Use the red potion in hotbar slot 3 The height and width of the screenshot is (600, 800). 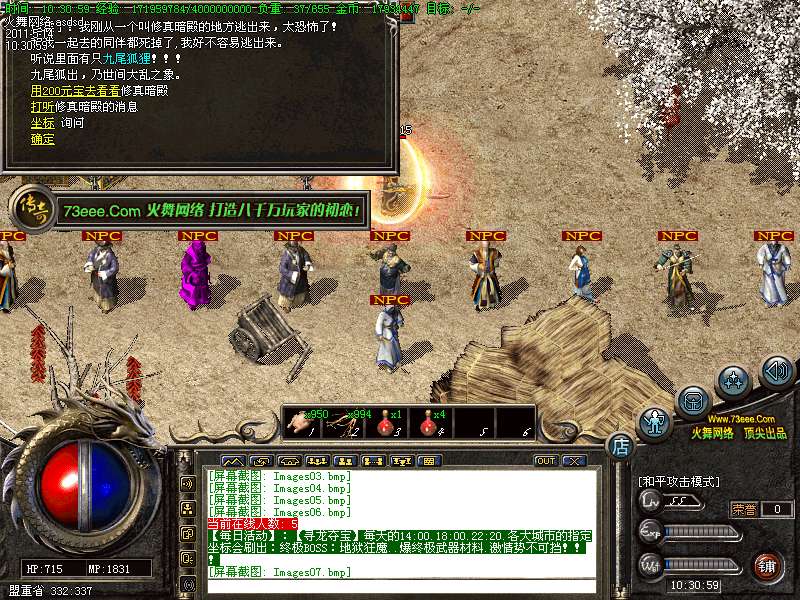point(386,422)
